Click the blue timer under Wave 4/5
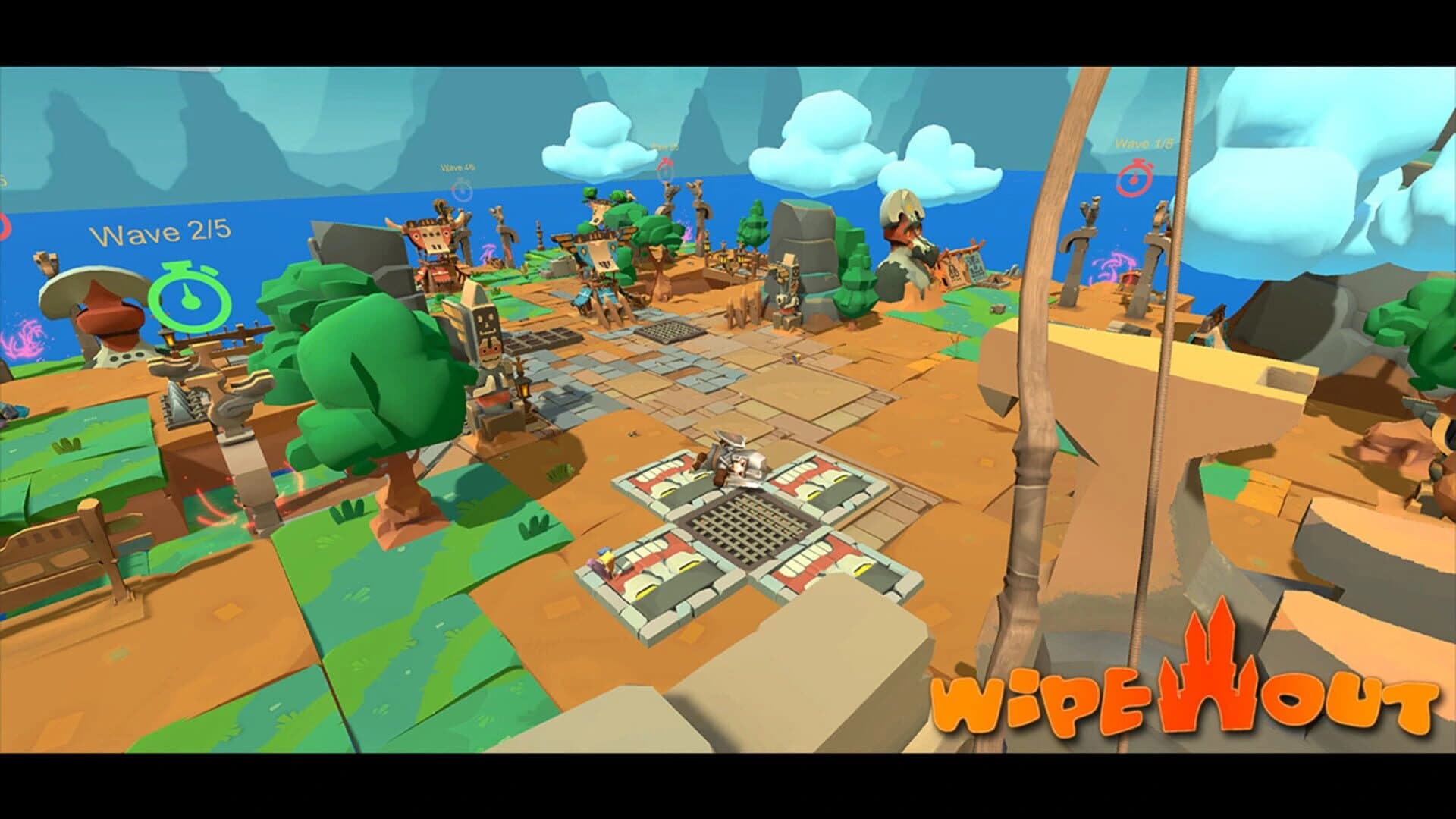1456x819 pixels. pos(460,188)
